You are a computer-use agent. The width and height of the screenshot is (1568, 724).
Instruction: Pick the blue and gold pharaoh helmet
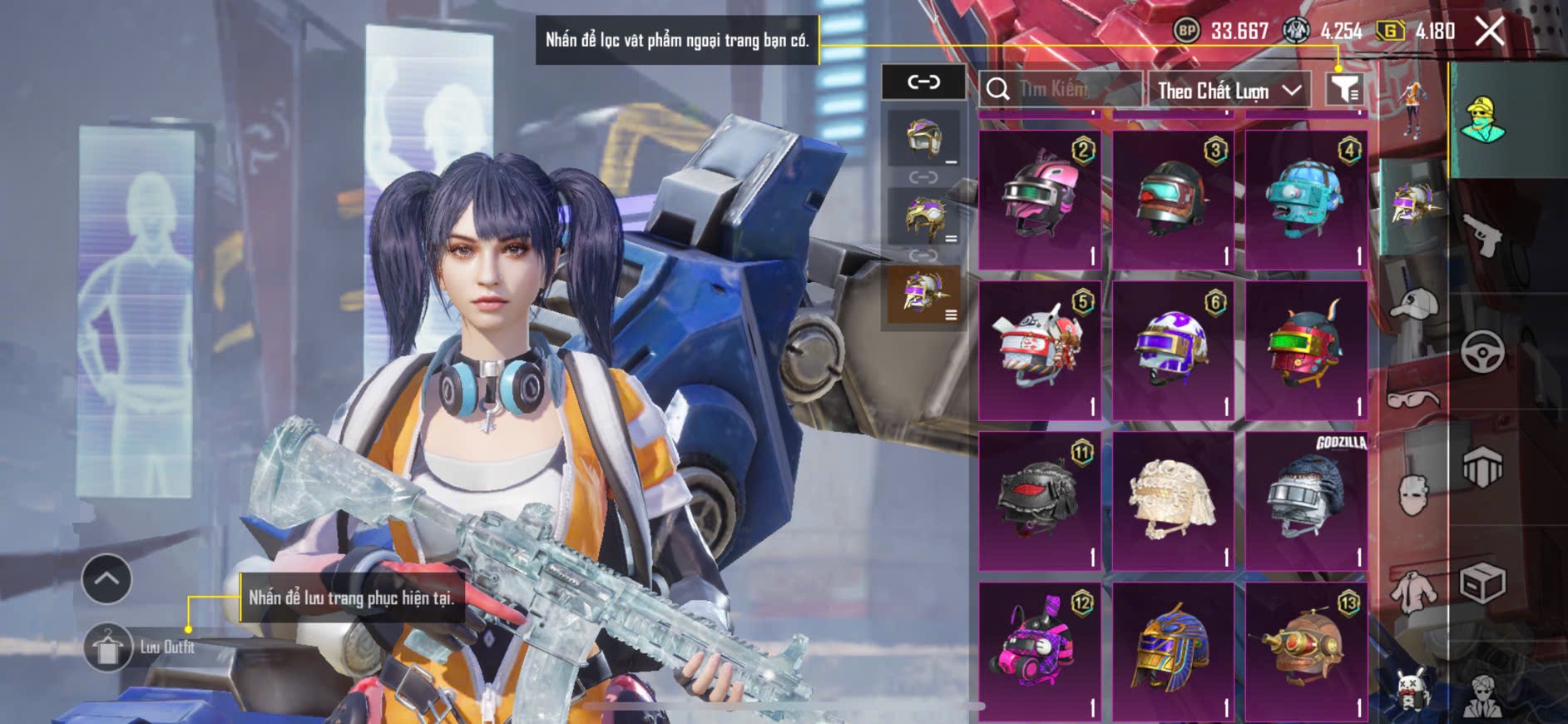tap(1173, 651)
